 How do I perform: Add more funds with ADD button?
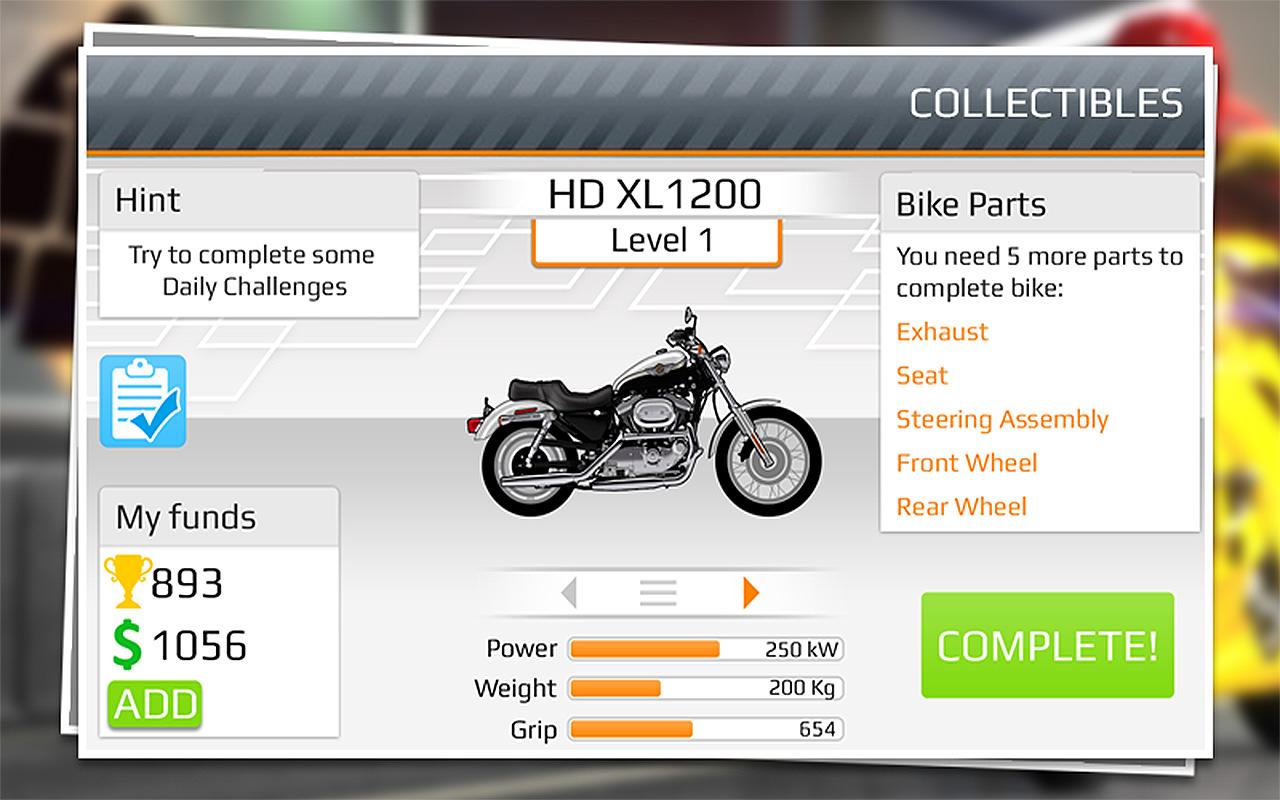click(x=154, y=704)
